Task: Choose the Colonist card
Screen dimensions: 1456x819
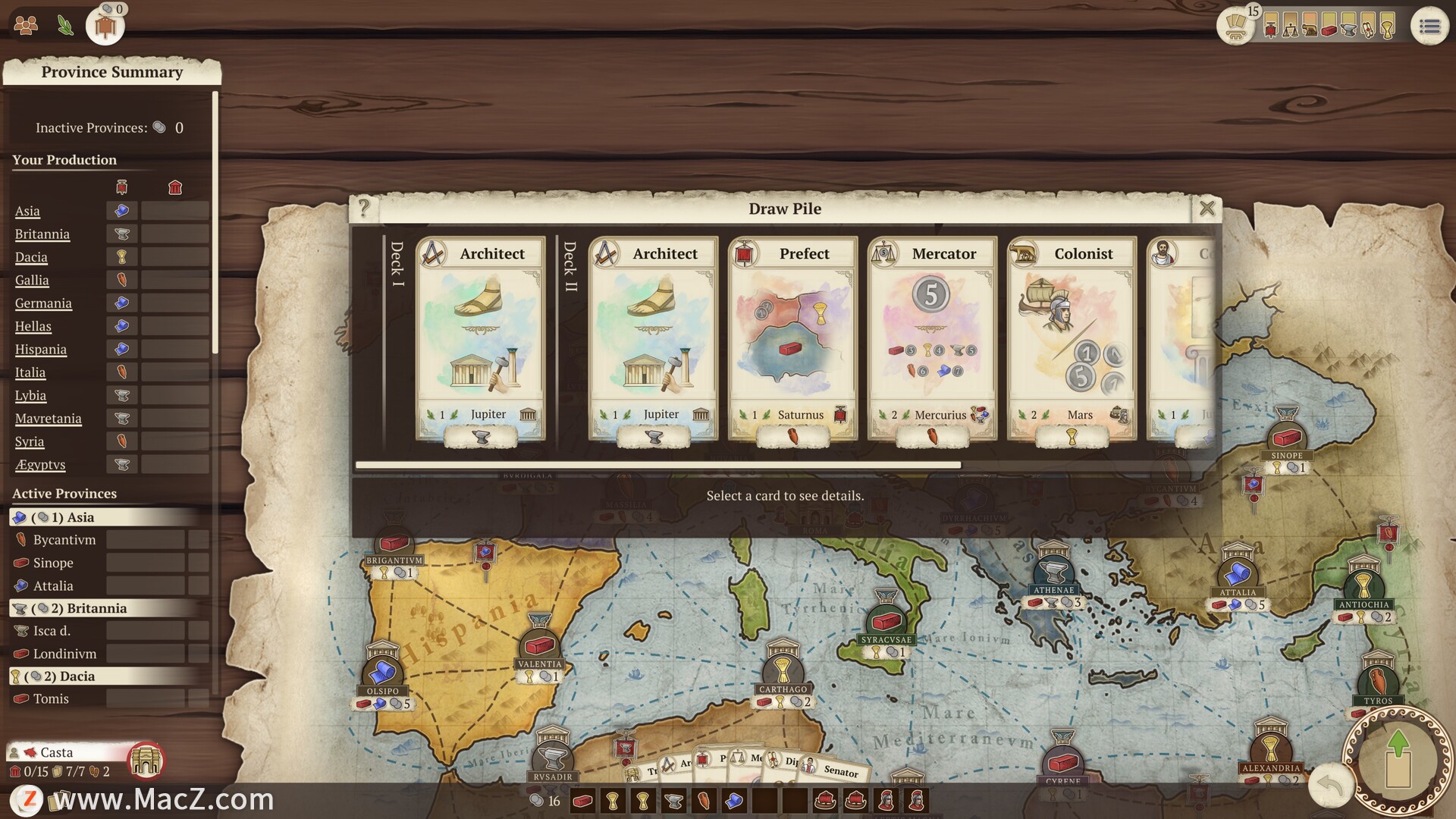Action: tap(1072, 338)
